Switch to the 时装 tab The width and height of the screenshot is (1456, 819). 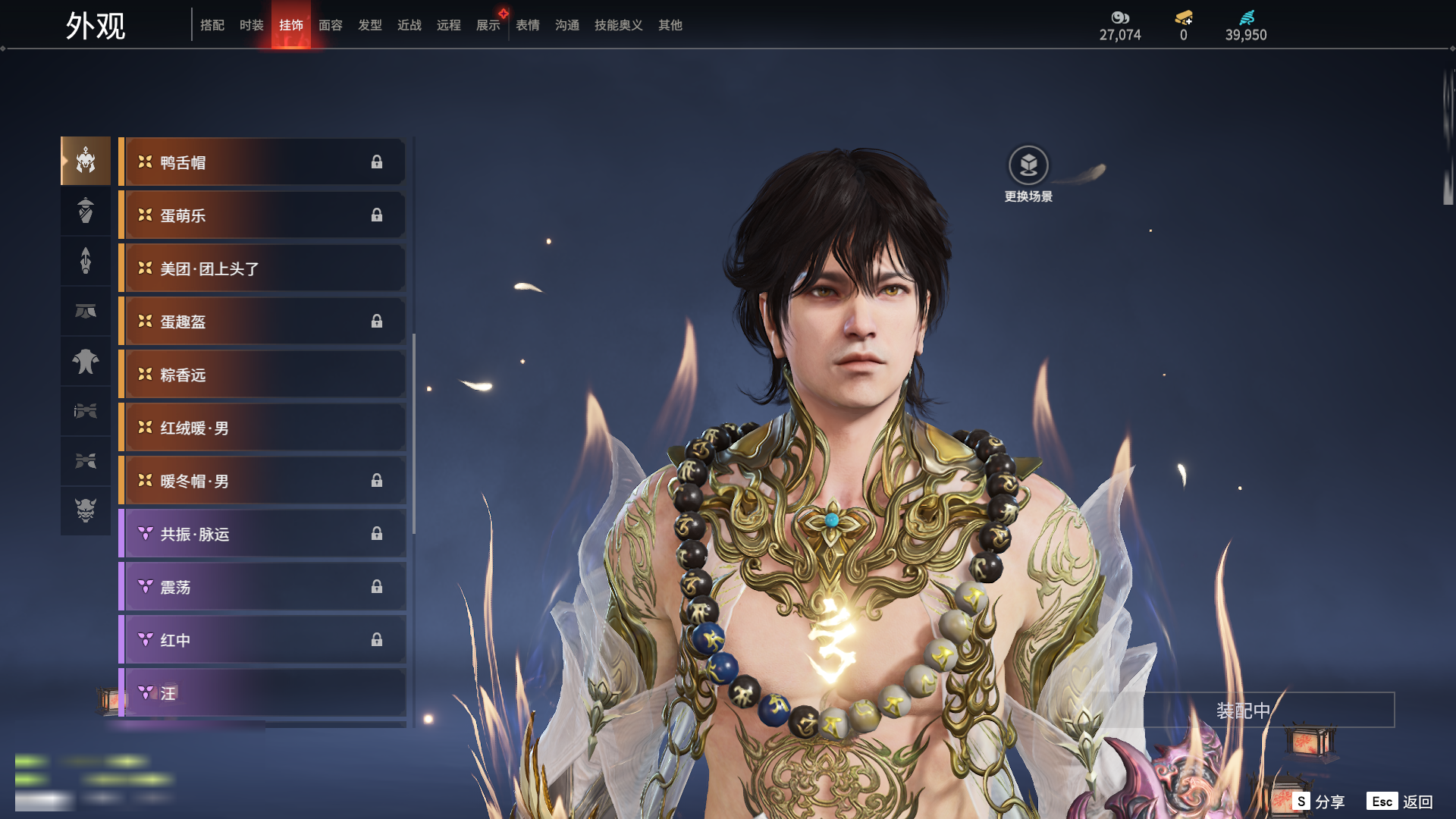pos(252,25)
